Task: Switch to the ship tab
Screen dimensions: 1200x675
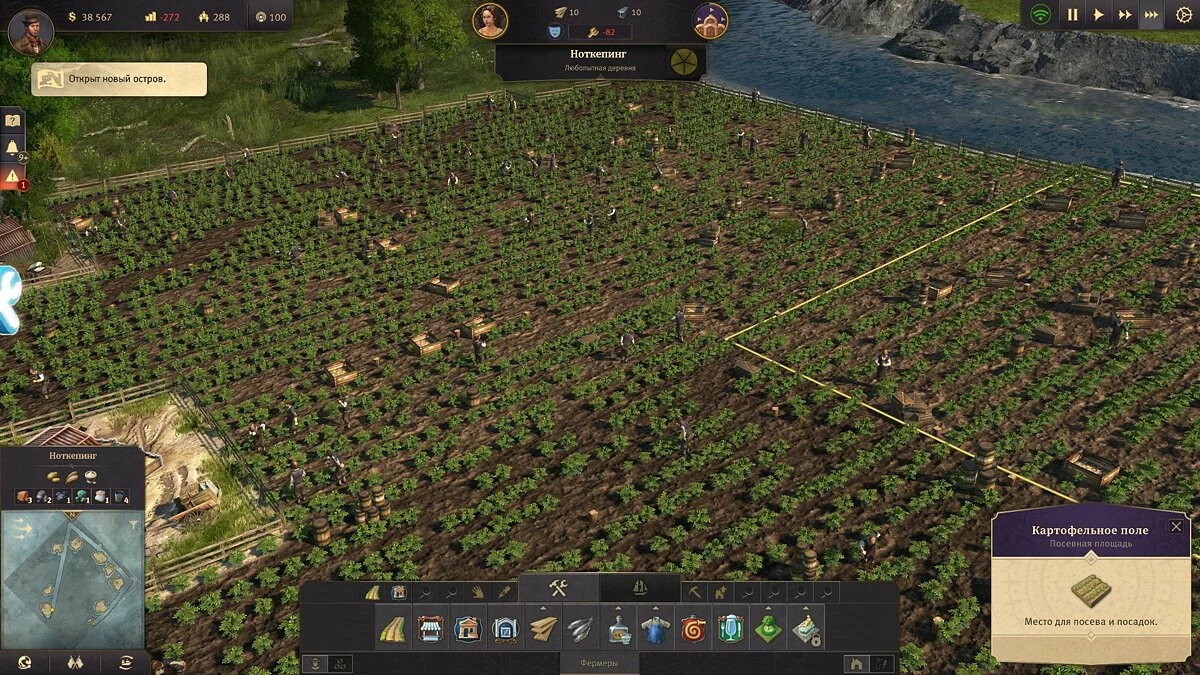Action: pos(640,589)
